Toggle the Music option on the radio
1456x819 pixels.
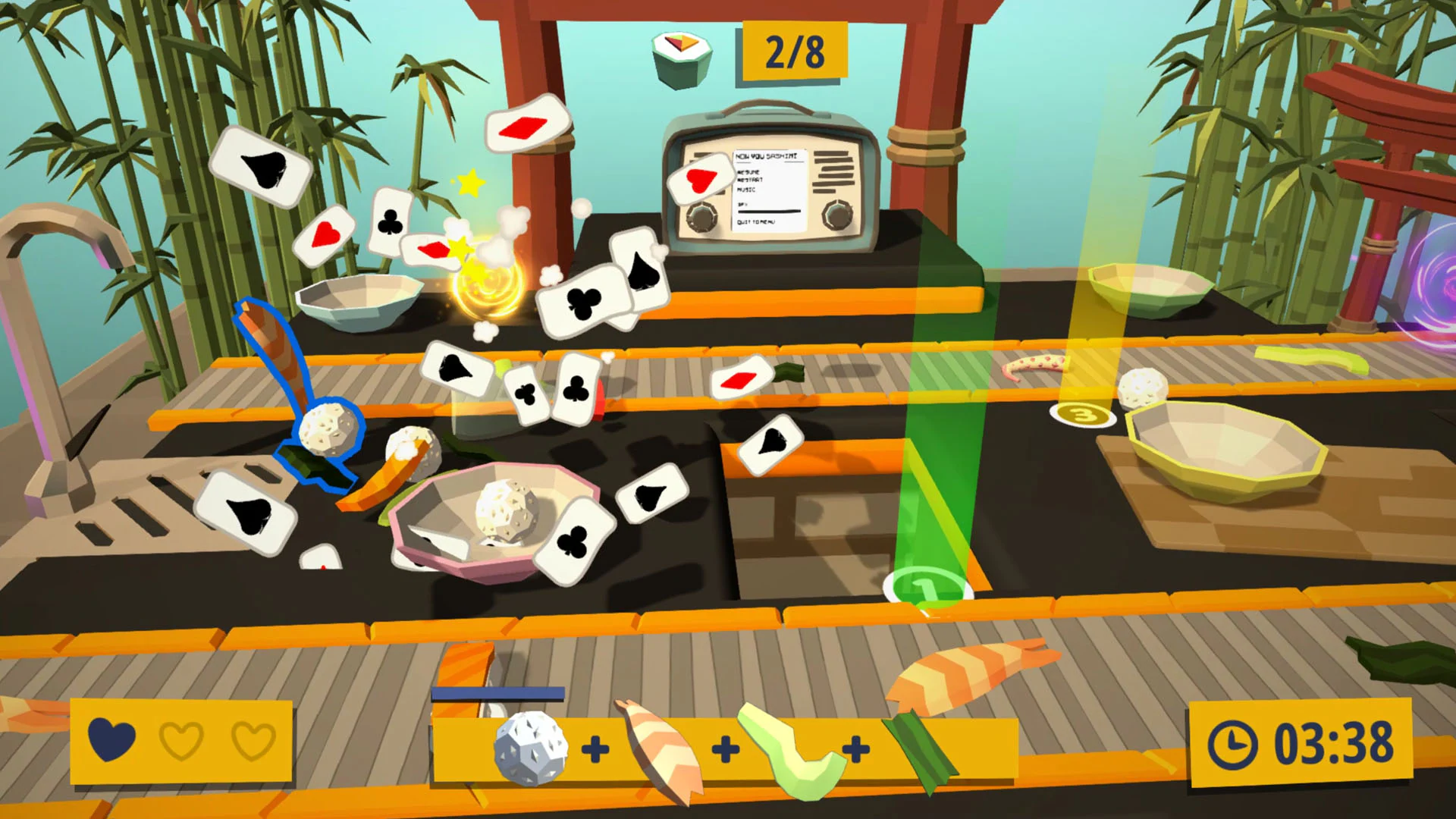tap(746, 190)
